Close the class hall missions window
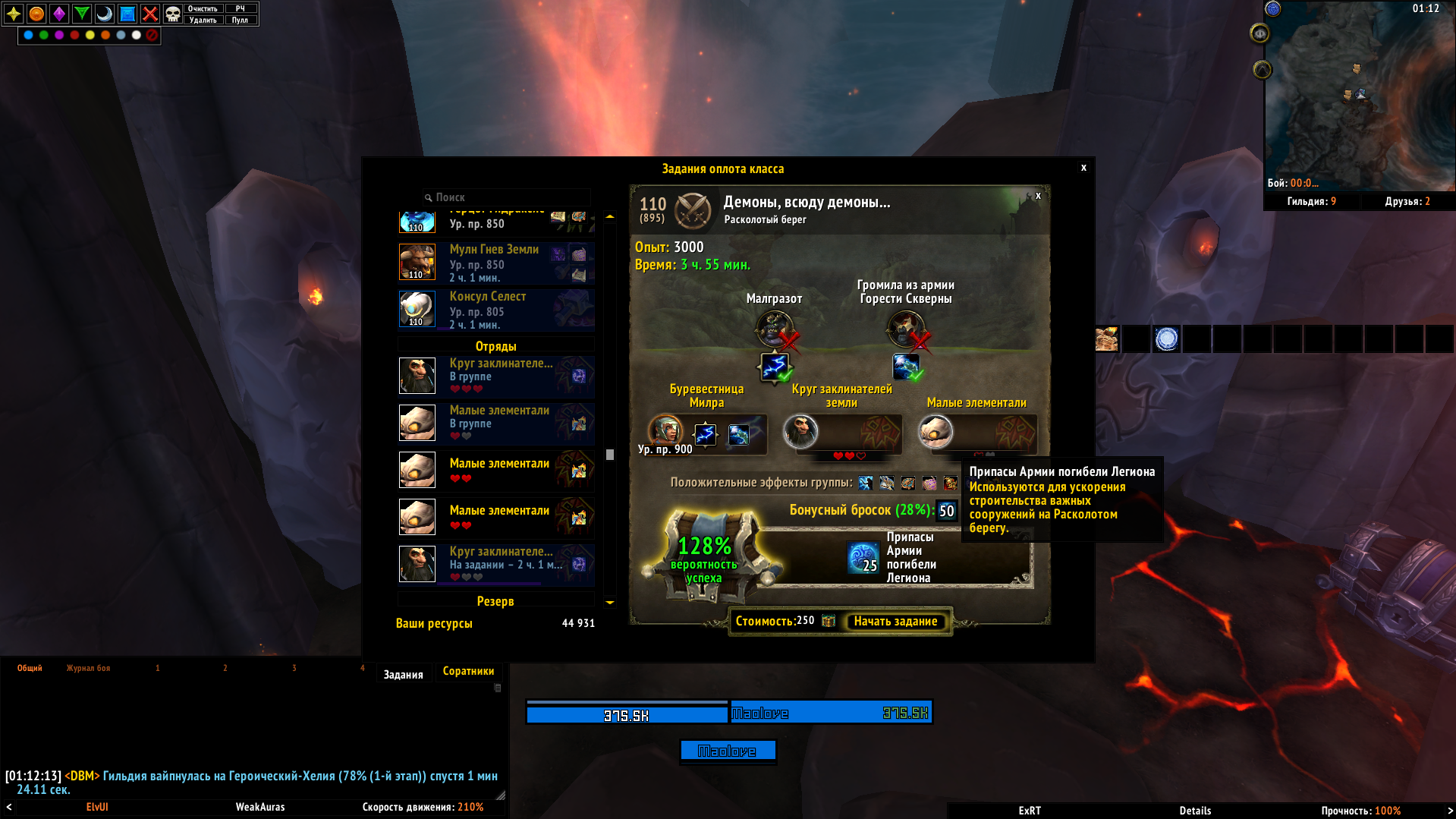The height and width of the screenshot is (819, 1456). pyautogui.click(x=1083, y=168)
